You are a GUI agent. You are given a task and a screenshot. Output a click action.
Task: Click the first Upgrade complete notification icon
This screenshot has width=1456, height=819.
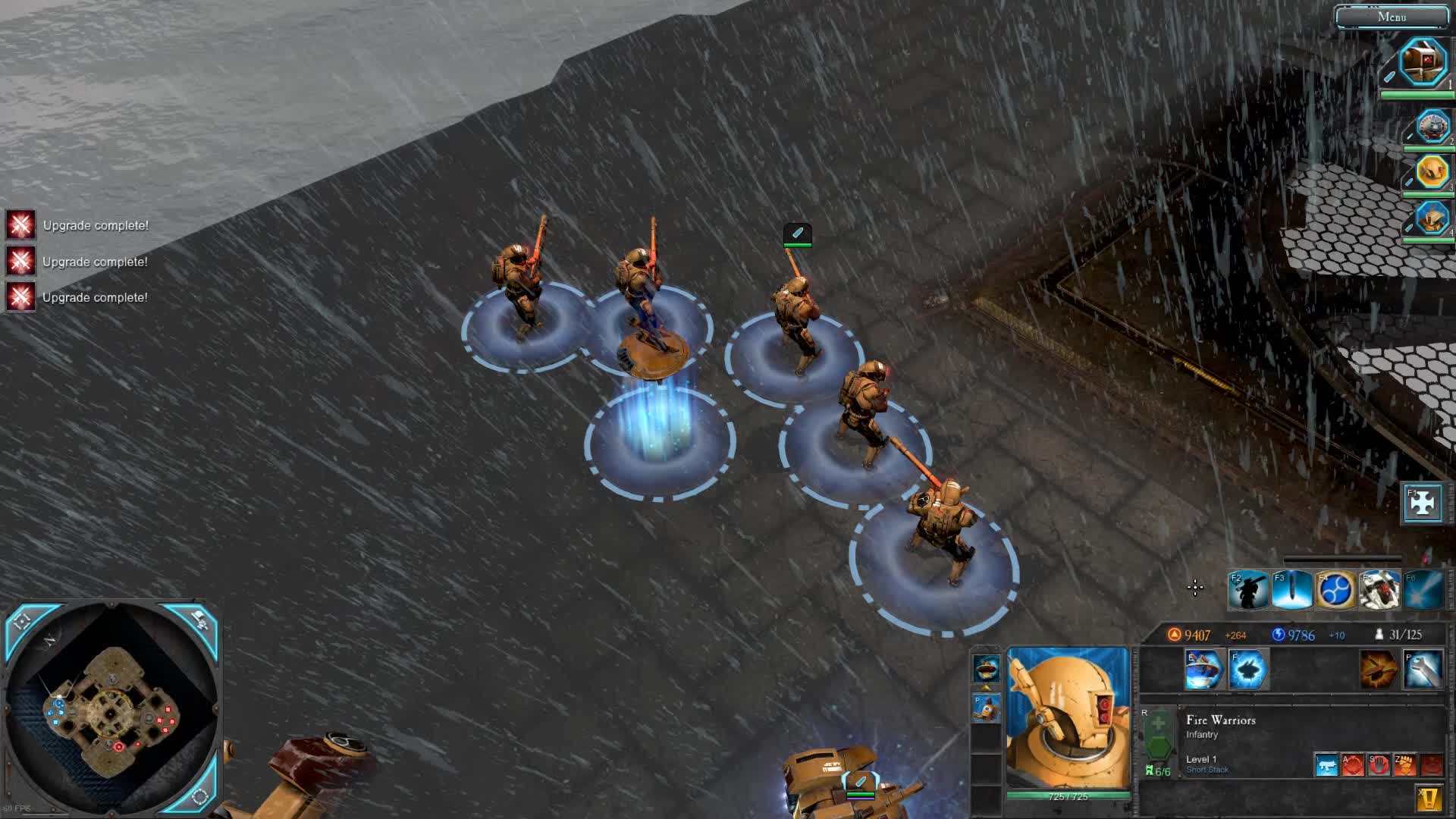click(20, 225)
